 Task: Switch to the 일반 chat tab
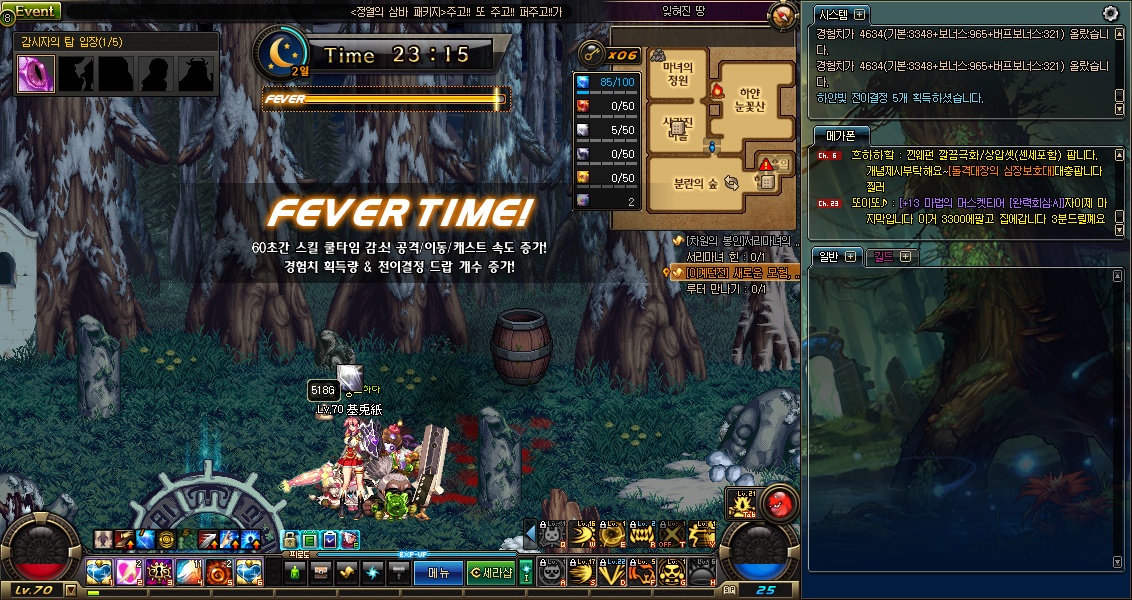click(828, 256)
